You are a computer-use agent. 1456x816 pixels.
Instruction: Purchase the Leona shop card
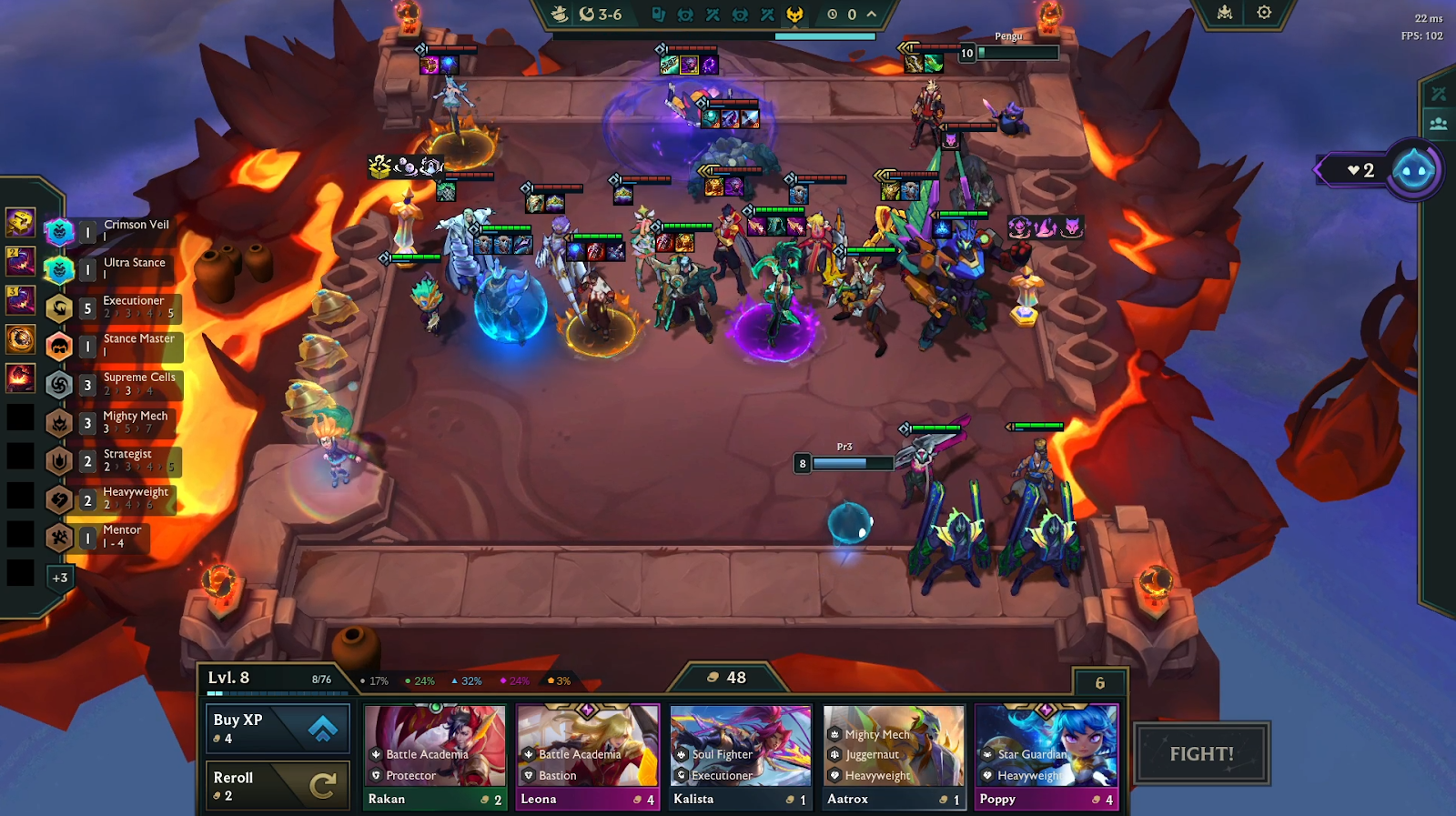coord(588,757)
